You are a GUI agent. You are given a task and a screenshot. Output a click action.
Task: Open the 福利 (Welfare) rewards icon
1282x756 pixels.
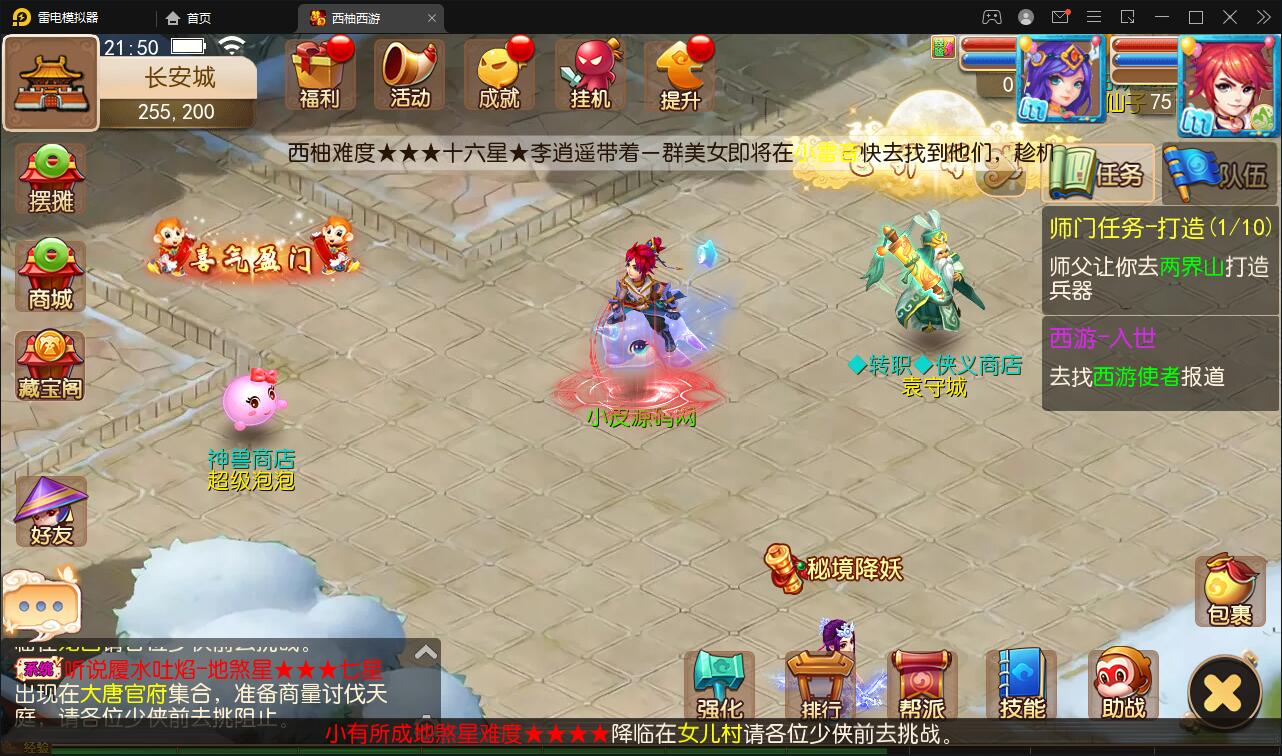(x=320, y=73)
